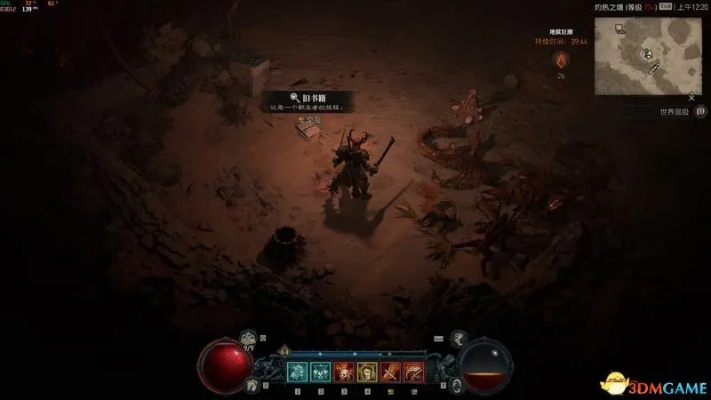This screenshot has width=711, height=400.
Task: Activate the second teal skill icon
Action: pos(320,372)
